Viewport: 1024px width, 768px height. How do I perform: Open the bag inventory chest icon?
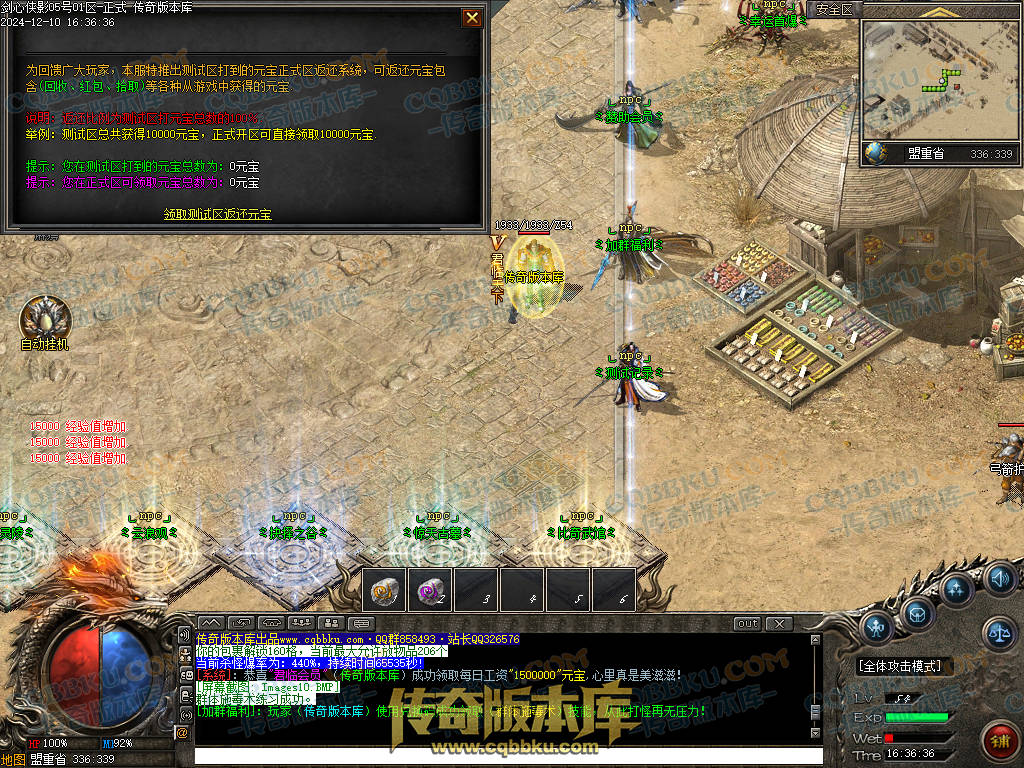tap(917, 612)
